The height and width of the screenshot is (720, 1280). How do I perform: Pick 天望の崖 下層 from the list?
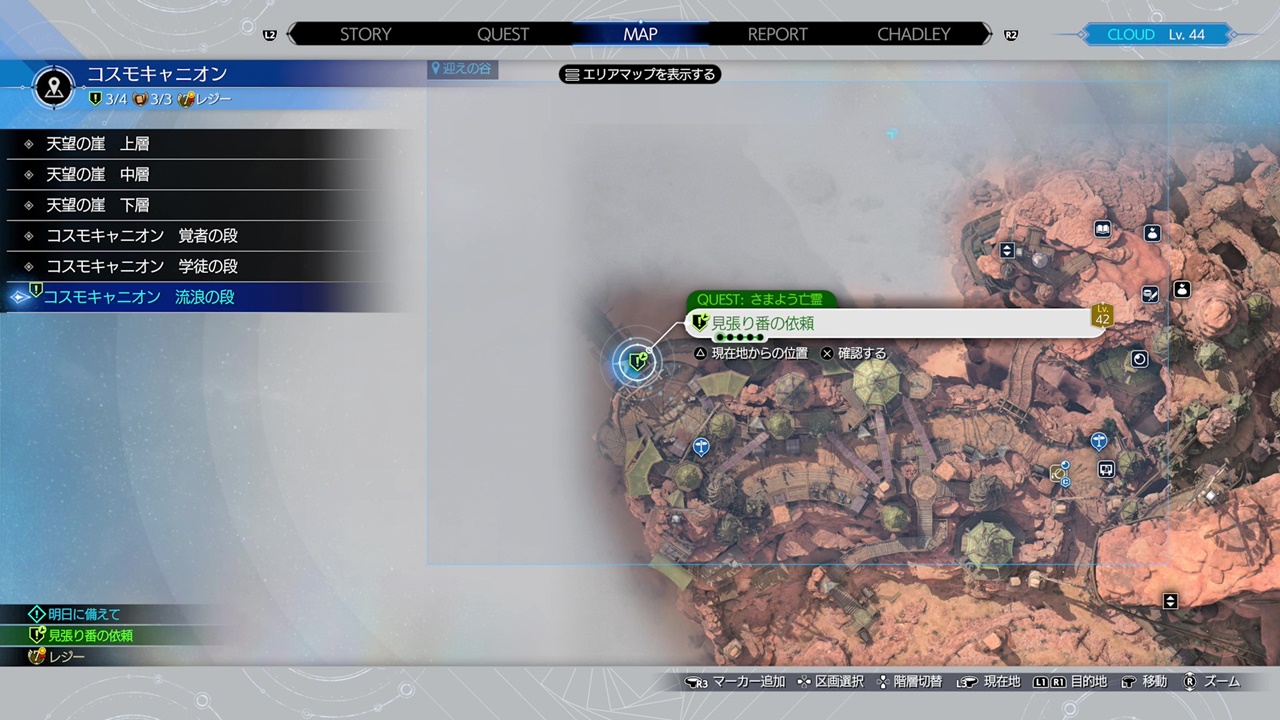pyautogui.click(x=98, y=205)
